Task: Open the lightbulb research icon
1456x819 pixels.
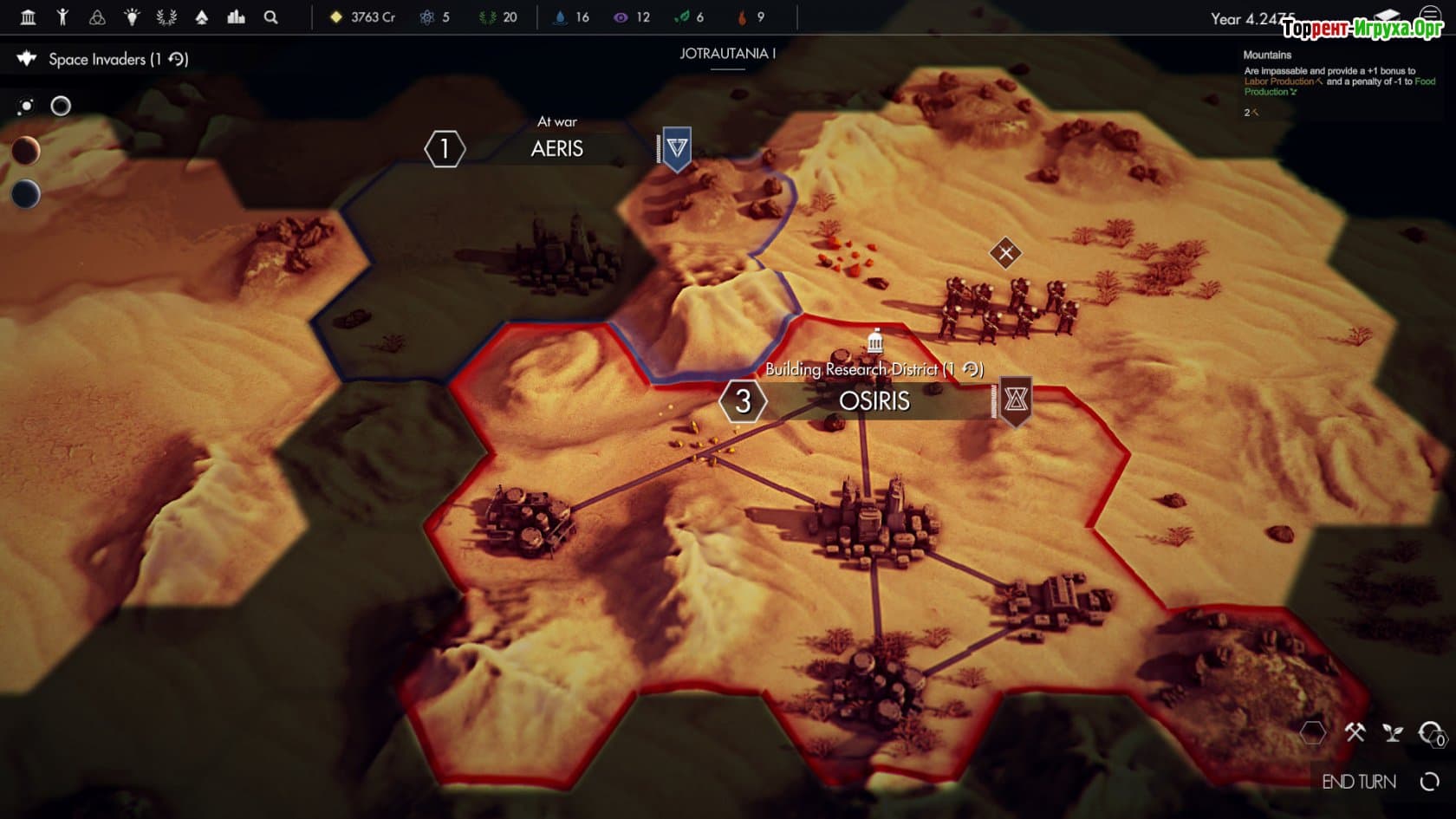Action: 132,17
